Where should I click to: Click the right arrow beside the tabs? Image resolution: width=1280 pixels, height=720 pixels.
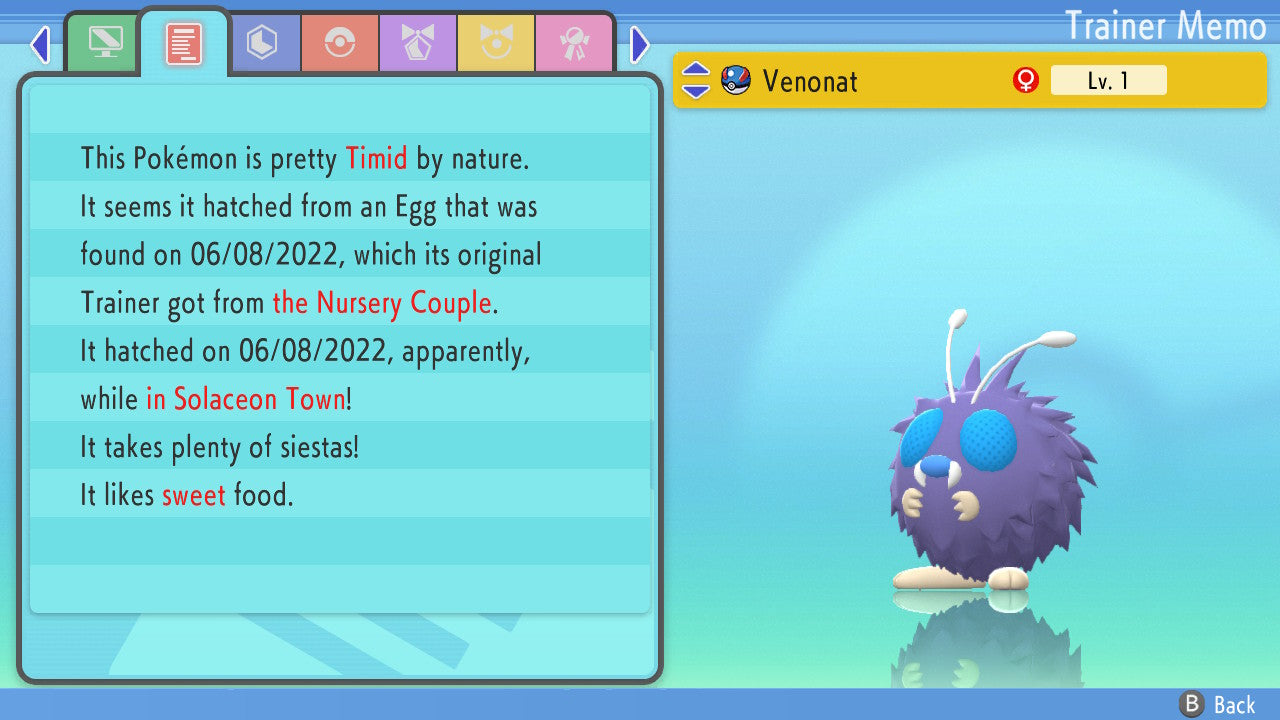click(x=640, y=44)
